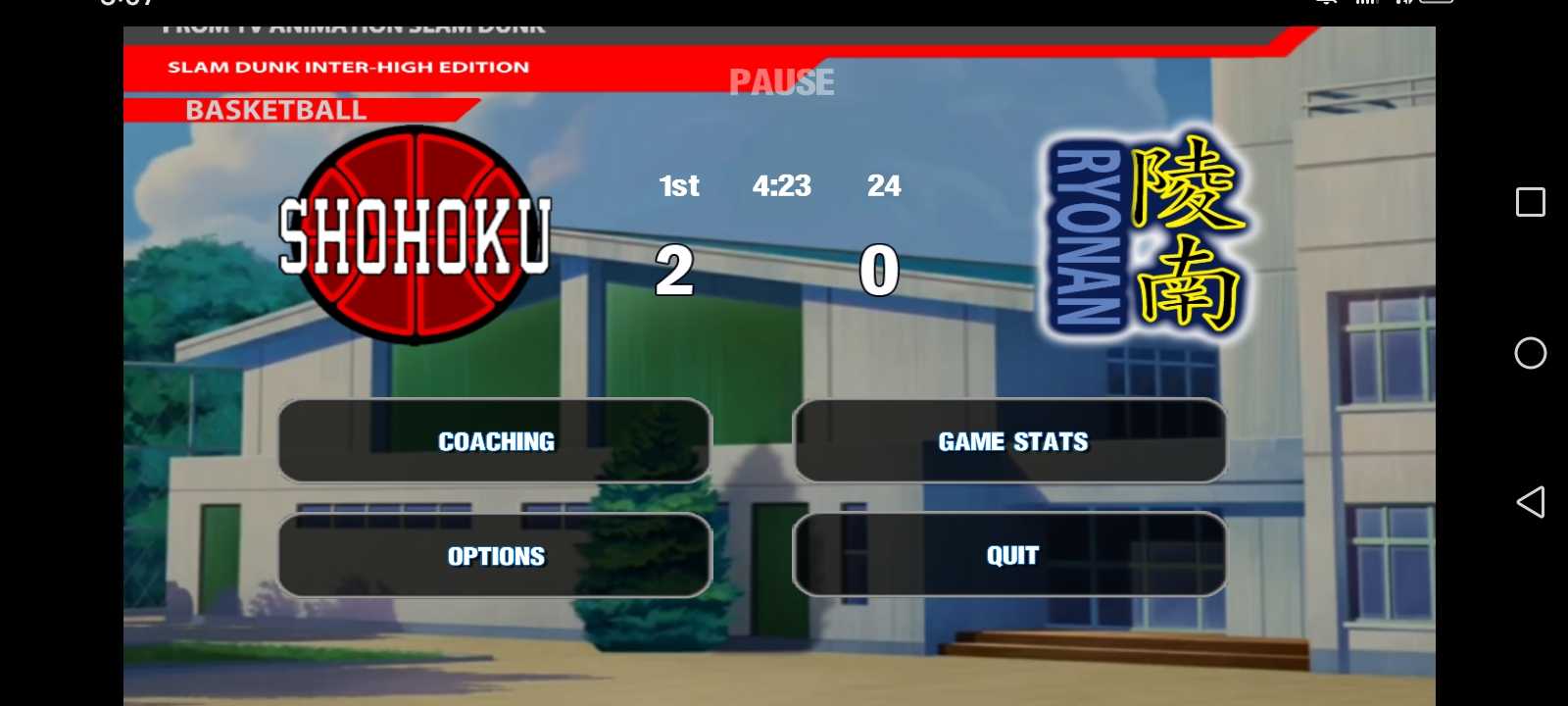Open the Options menu
1568x706 pixels.
point(495,556)
